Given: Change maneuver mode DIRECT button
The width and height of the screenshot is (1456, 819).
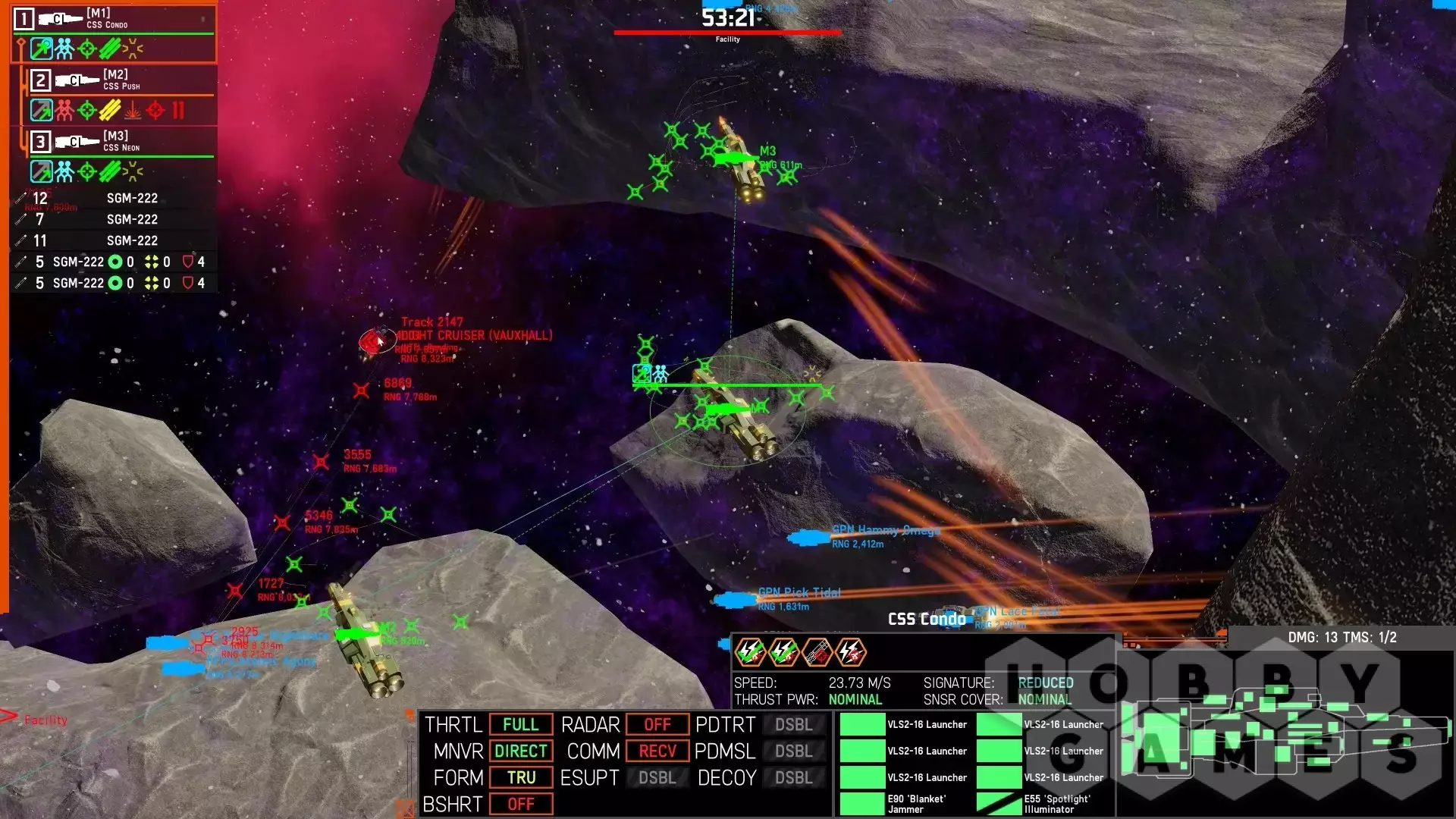Looking at the screenshot, I should click(520, 752).
